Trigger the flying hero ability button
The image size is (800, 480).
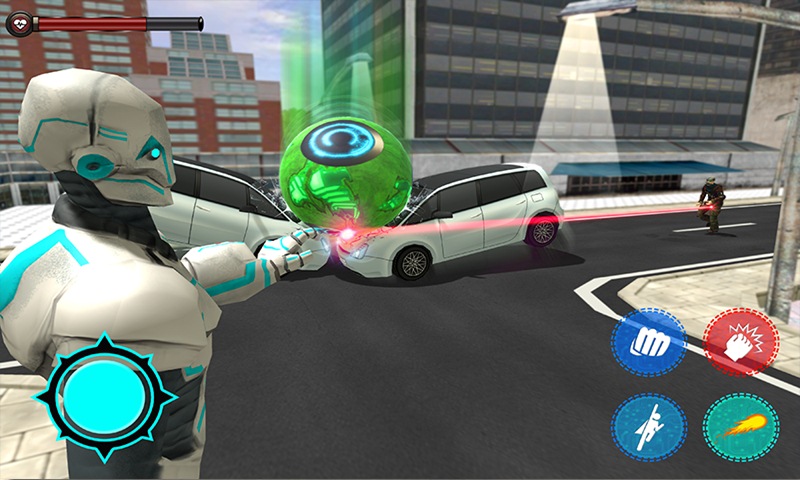pyautogui.click(x=648, y=427)
